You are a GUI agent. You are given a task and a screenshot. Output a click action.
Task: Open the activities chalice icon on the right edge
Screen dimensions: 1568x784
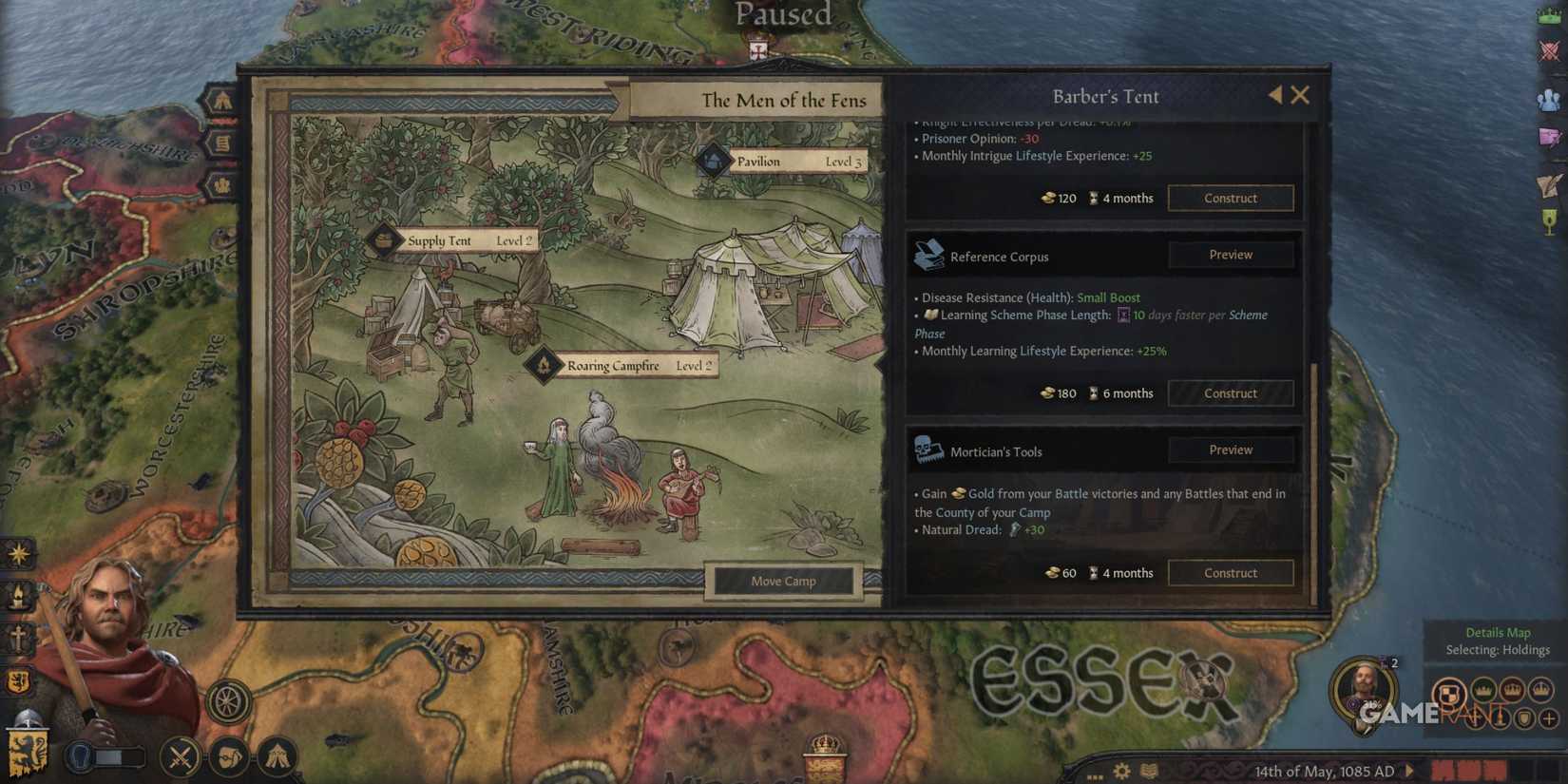pos(1550,217)
